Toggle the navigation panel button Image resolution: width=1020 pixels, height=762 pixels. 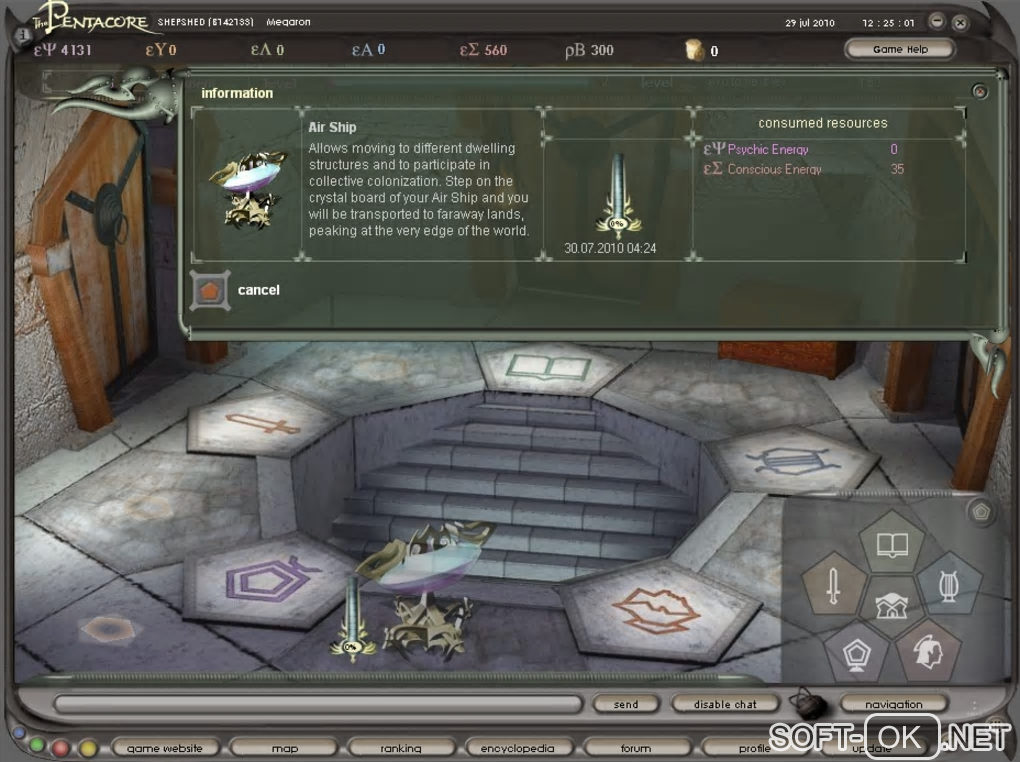893,704
